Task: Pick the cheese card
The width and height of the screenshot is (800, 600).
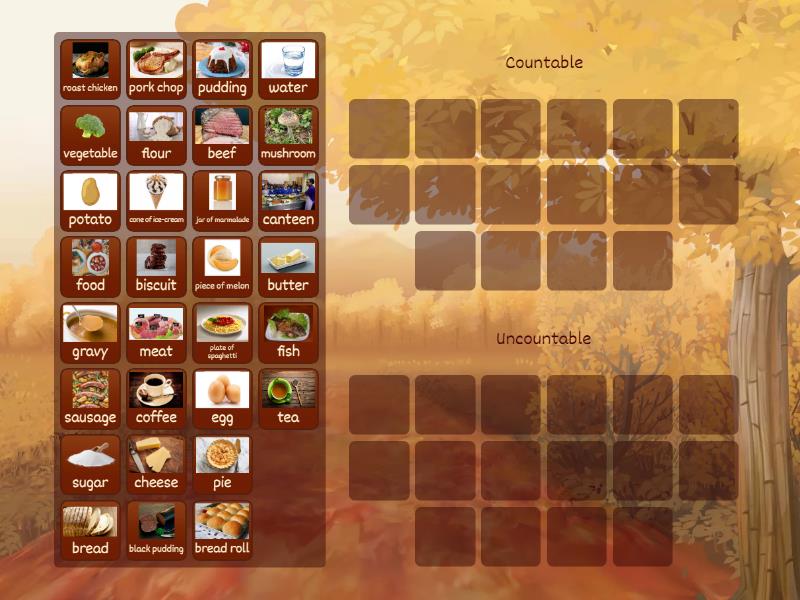Action: (x=156, y=465)
